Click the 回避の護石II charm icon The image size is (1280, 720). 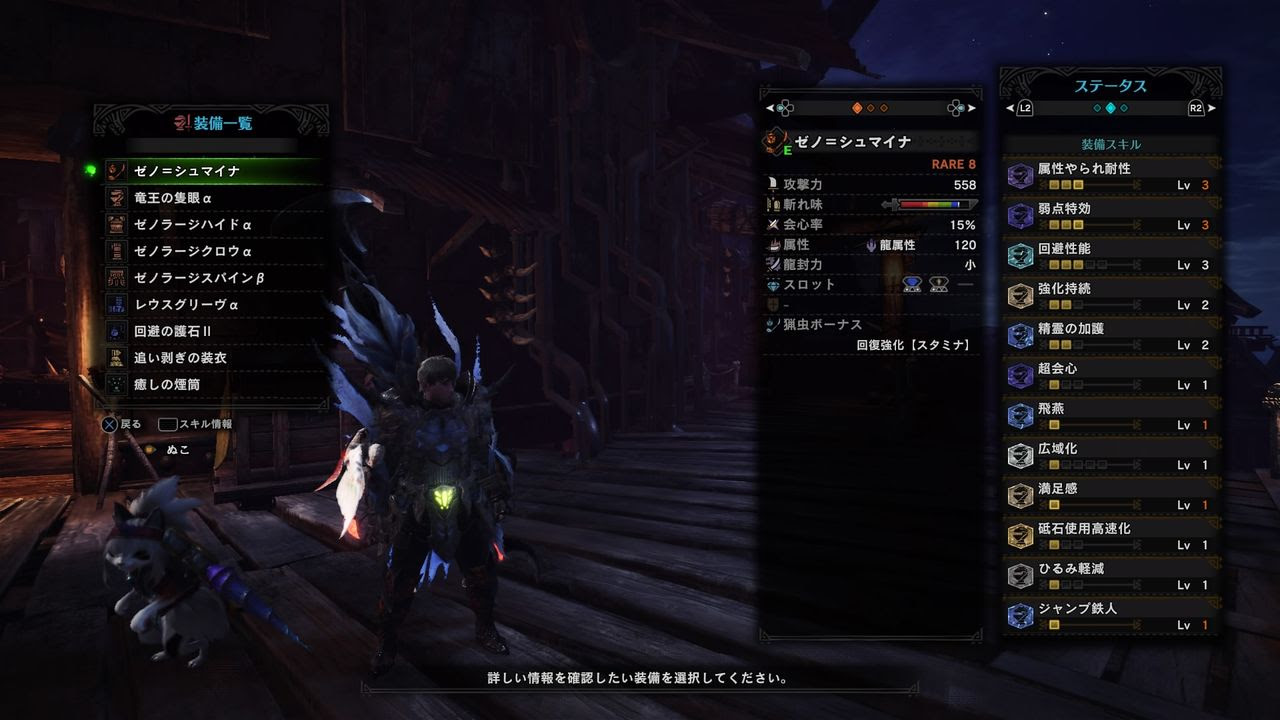point(116,329)
